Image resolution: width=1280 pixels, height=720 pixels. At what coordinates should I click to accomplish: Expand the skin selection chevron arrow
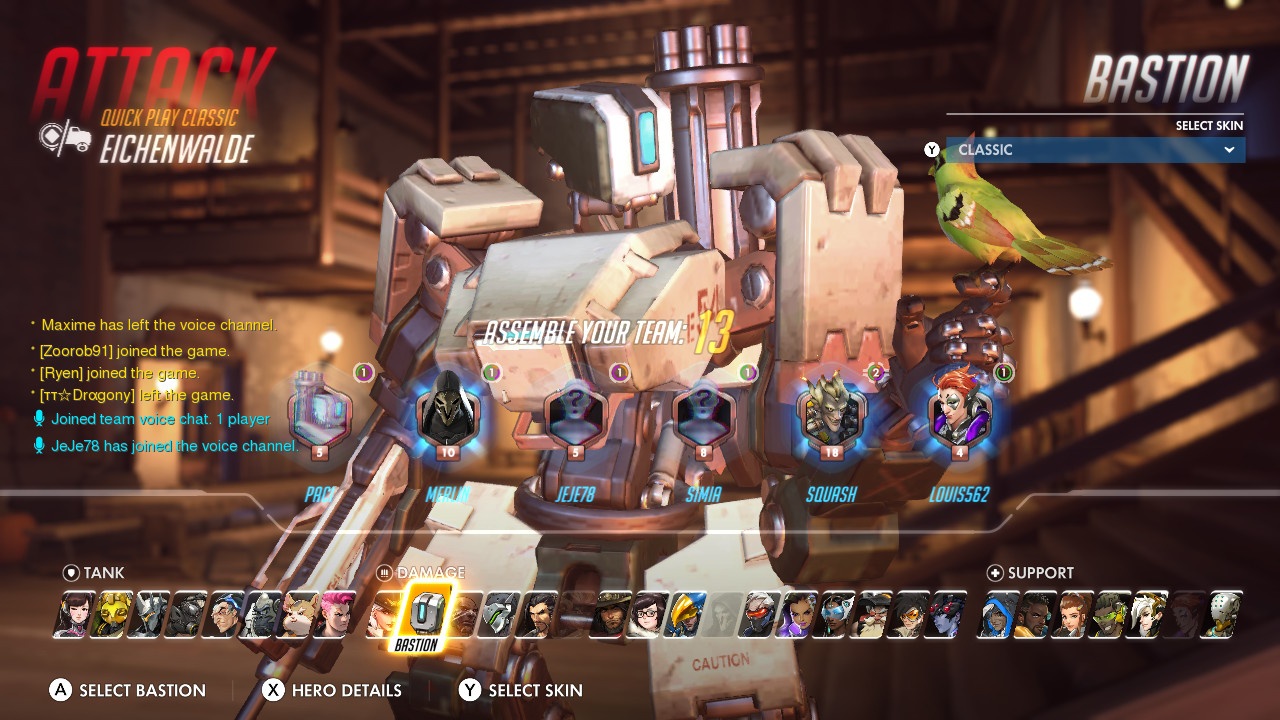pos(1231,150)
